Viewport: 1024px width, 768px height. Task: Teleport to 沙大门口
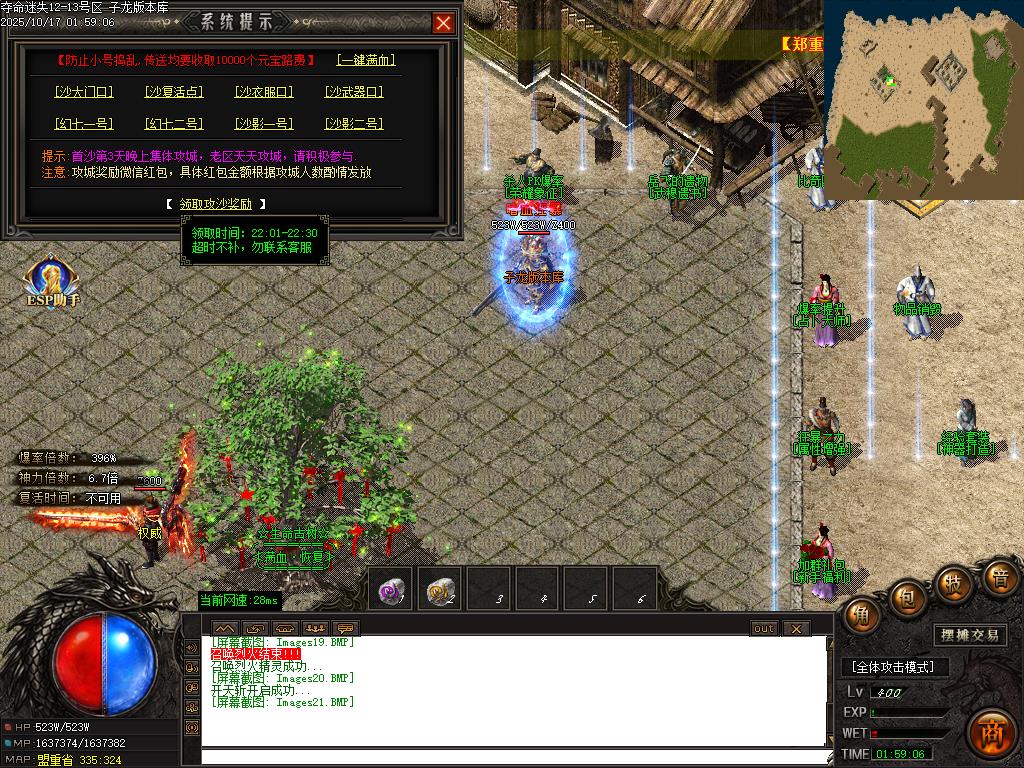click(x=84, y=92)
